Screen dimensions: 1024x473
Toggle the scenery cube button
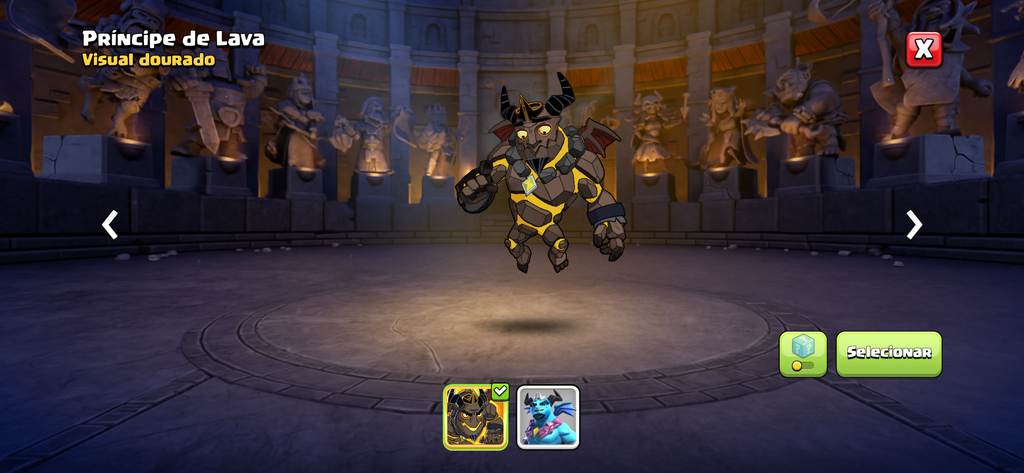click(803, 354)
